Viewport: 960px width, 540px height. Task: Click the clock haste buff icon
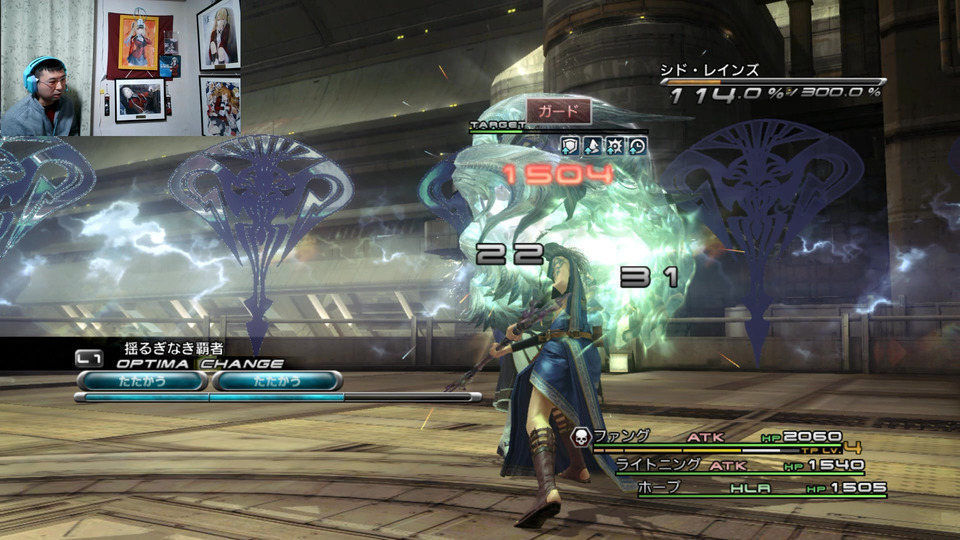coord(637,146)
